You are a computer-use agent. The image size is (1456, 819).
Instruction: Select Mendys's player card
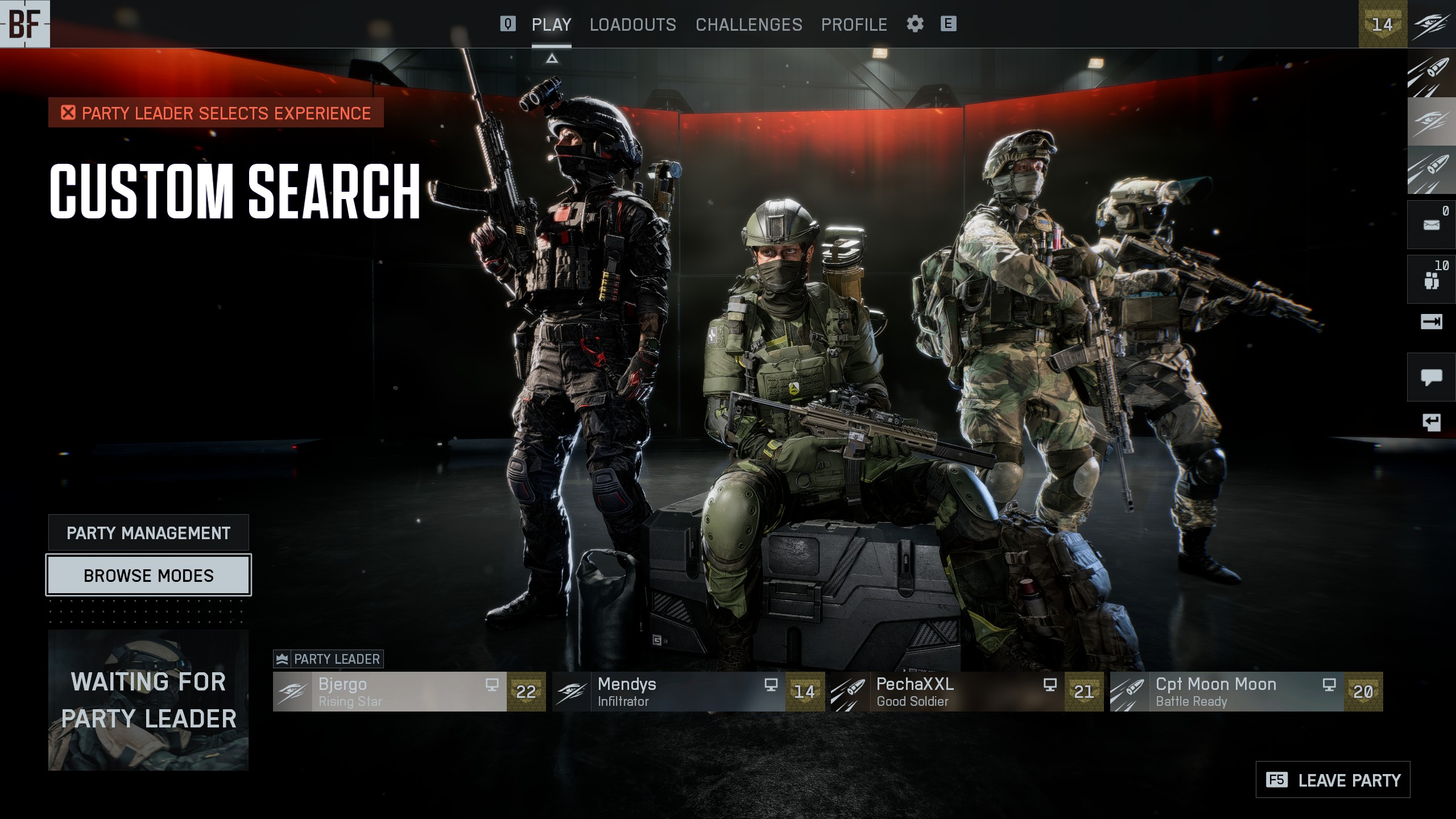tap(688, 692)
